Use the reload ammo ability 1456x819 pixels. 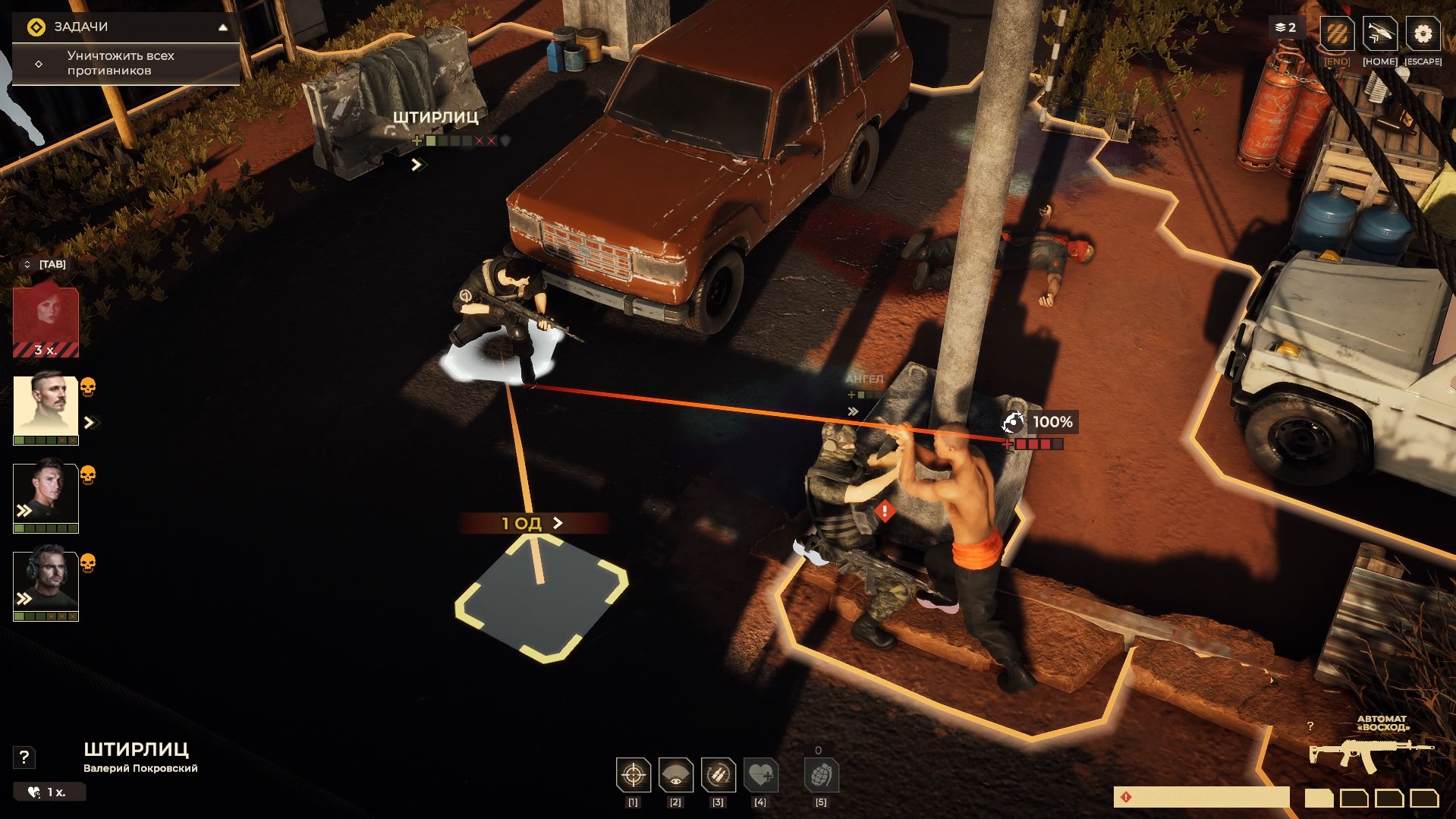click(x=718, y=775)
